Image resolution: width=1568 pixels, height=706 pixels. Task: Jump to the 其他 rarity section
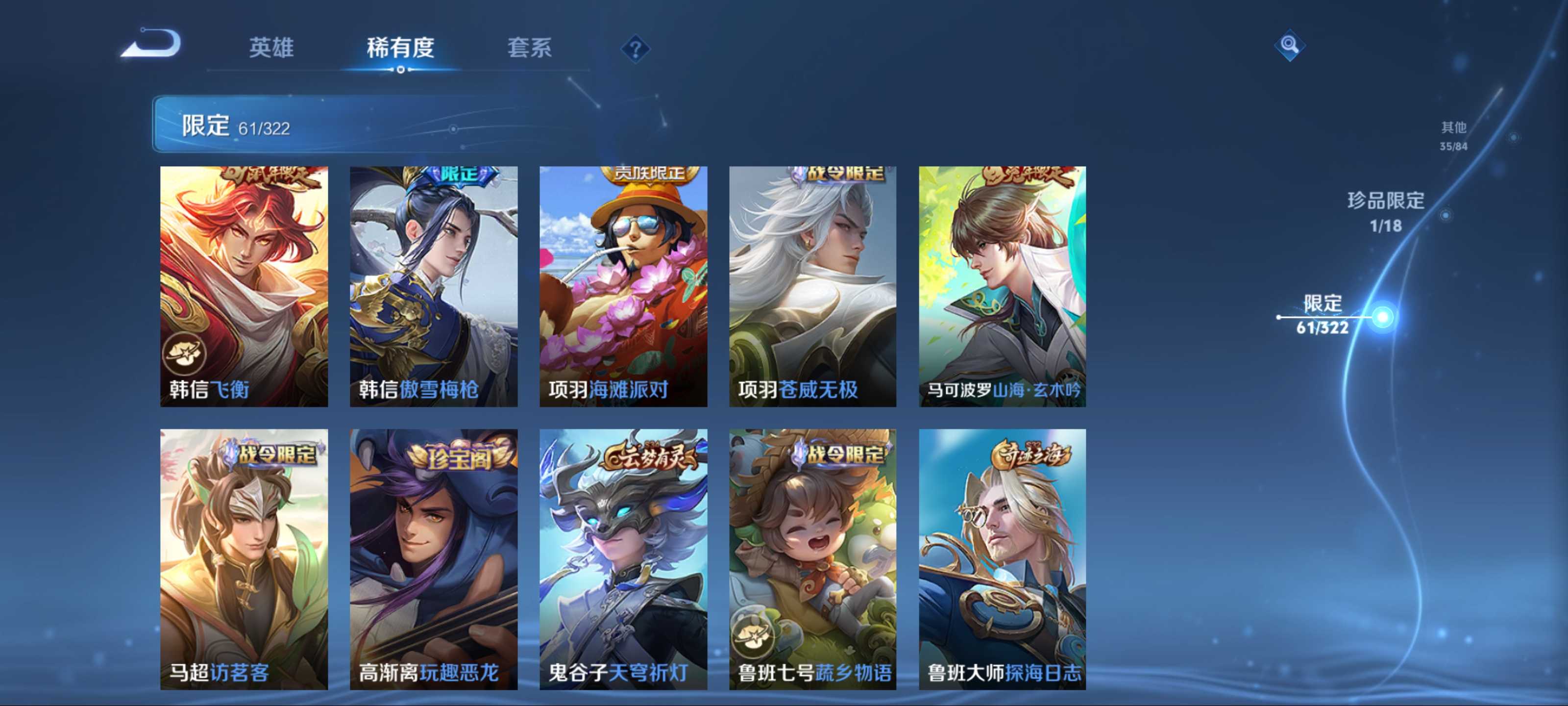pyautogui.click(x=1453, y=135)
